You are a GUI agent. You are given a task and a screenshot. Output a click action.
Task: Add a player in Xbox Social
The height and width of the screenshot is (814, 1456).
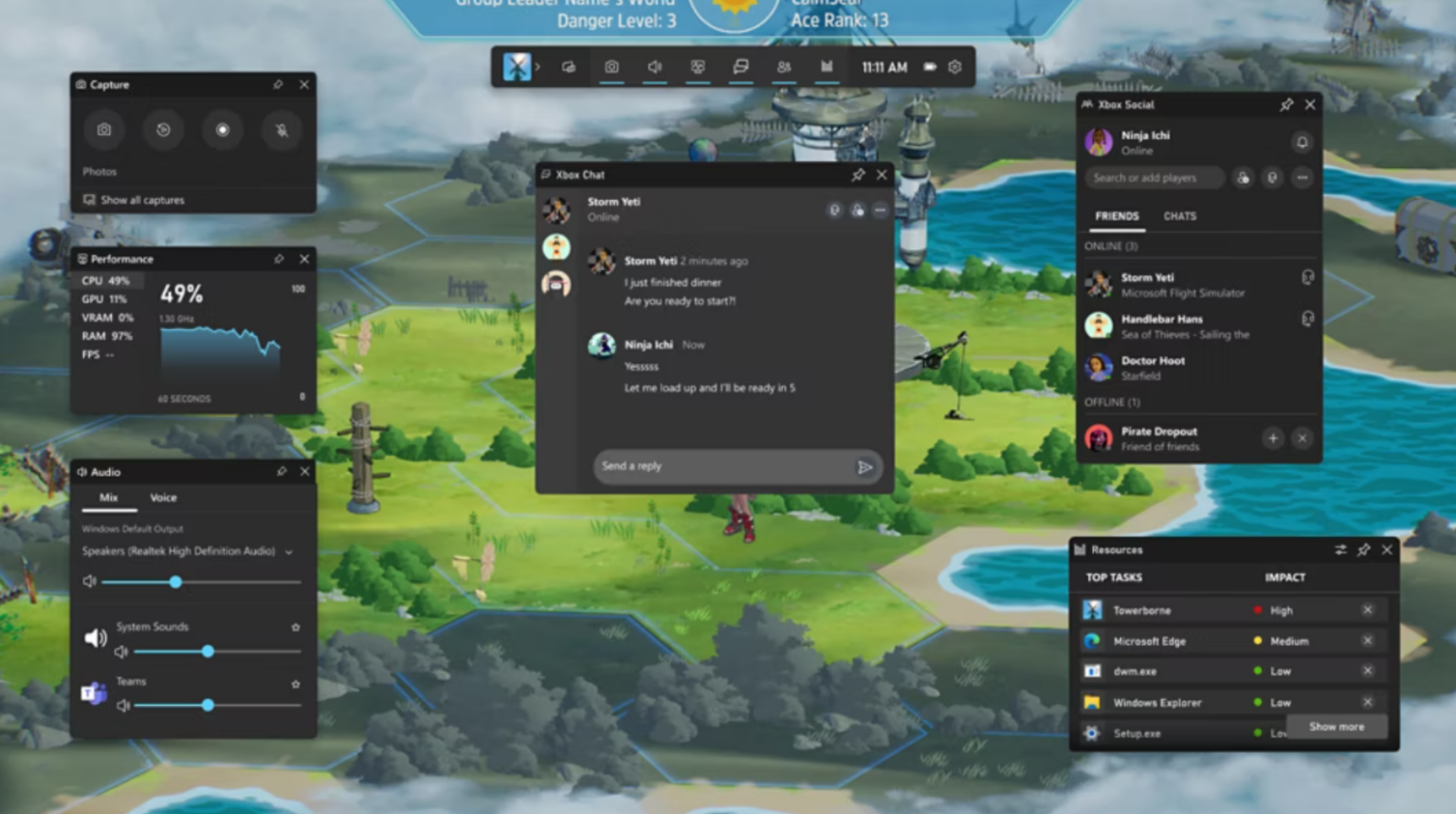(1244, 178)
